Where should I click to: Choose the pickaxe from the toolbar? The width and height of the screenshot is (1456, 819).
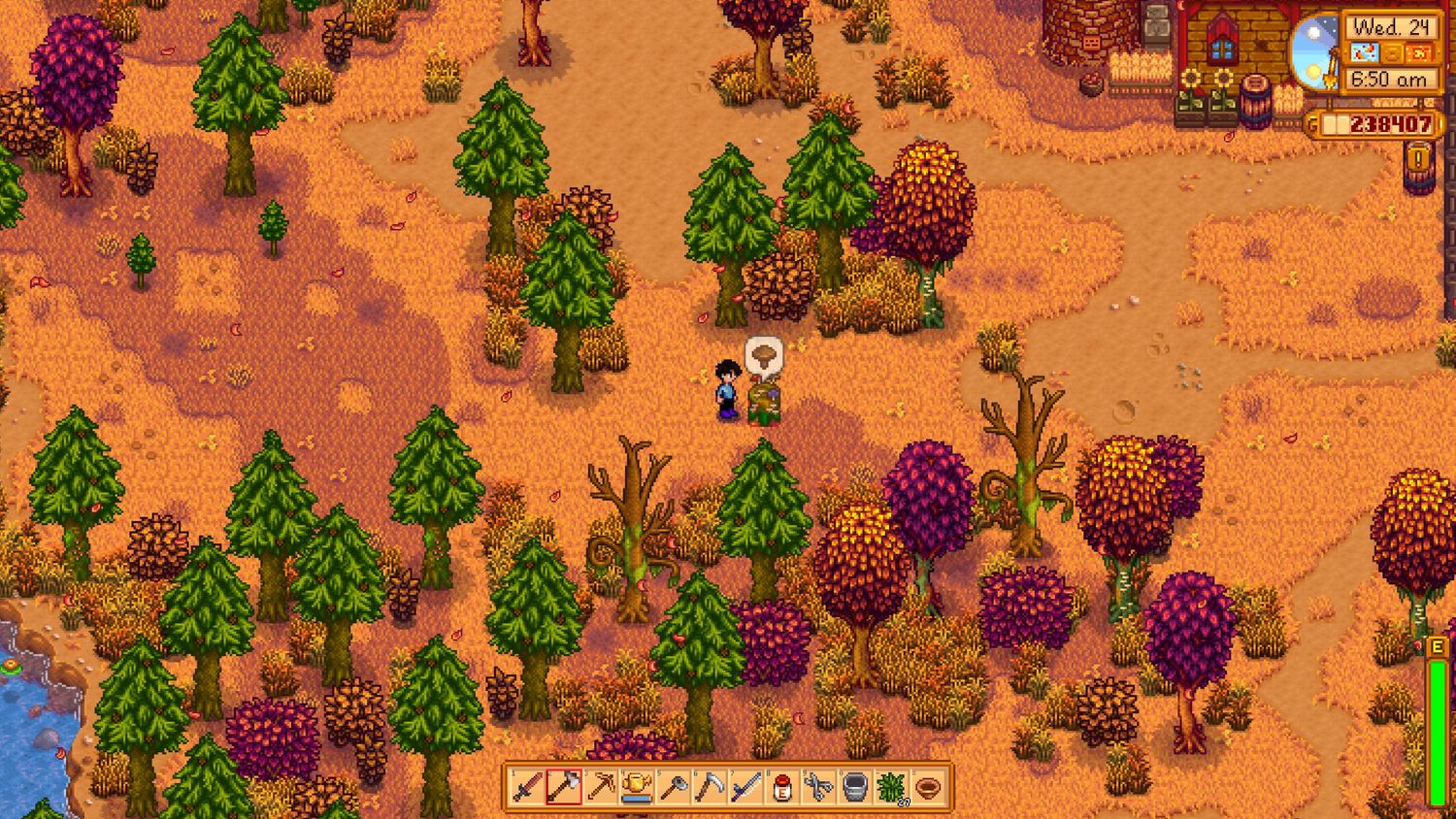[x=600, y=787]
